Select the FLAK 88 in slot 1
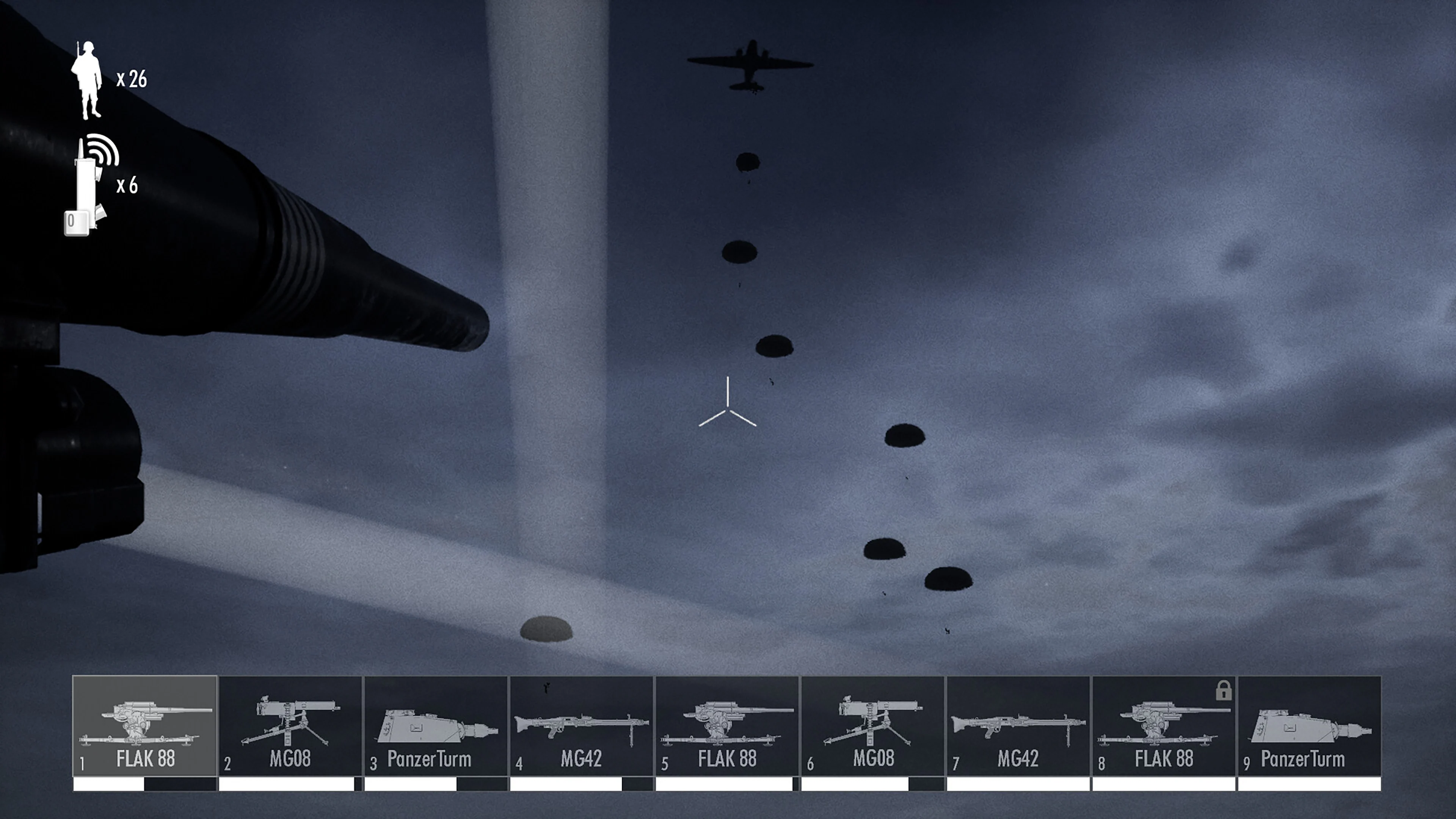Screen dimensions: 1456x819 point(145,729)
